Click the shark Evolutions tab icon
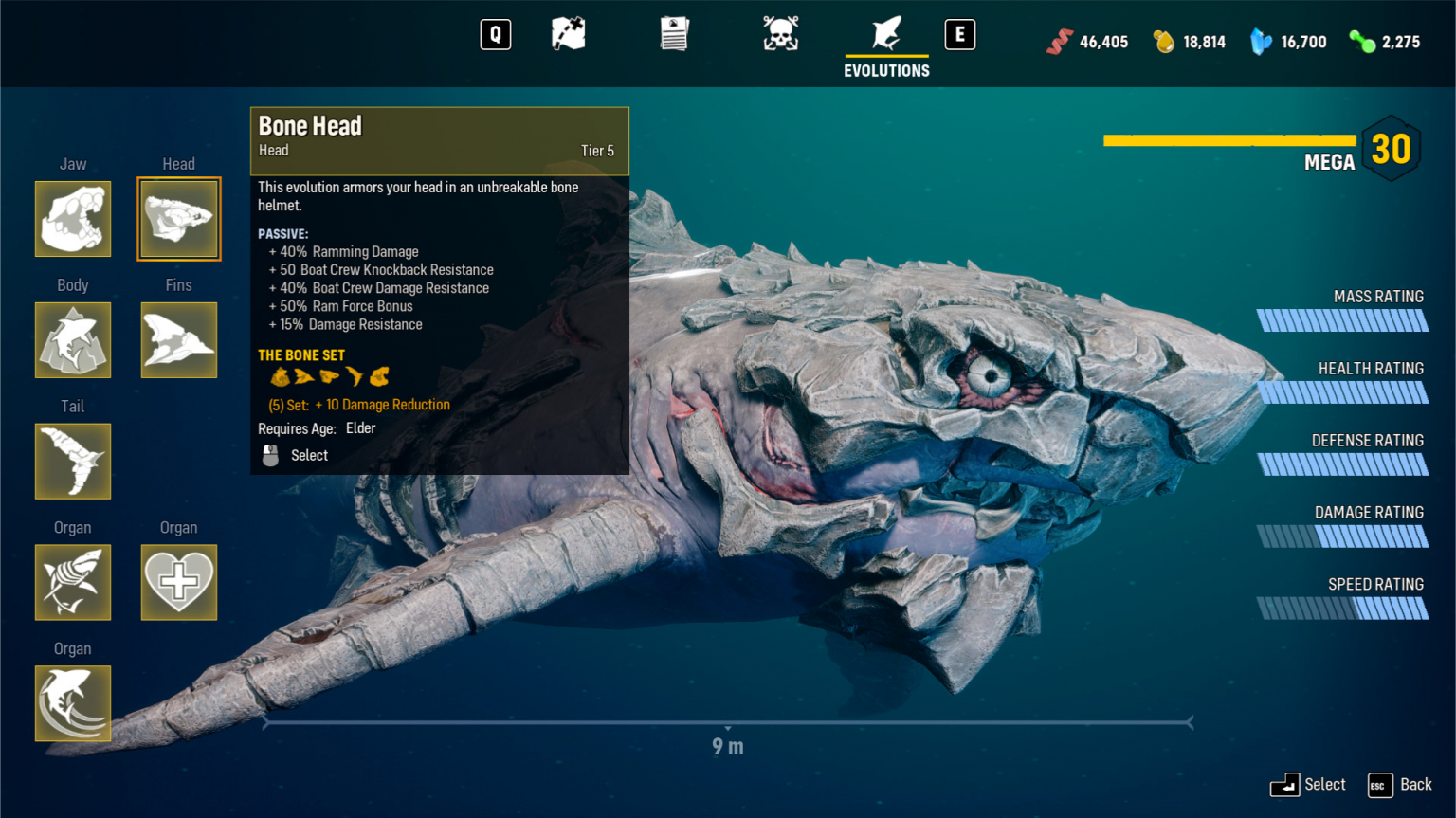1456x818 pixels. pyautogui.click(x=885, y=33)
